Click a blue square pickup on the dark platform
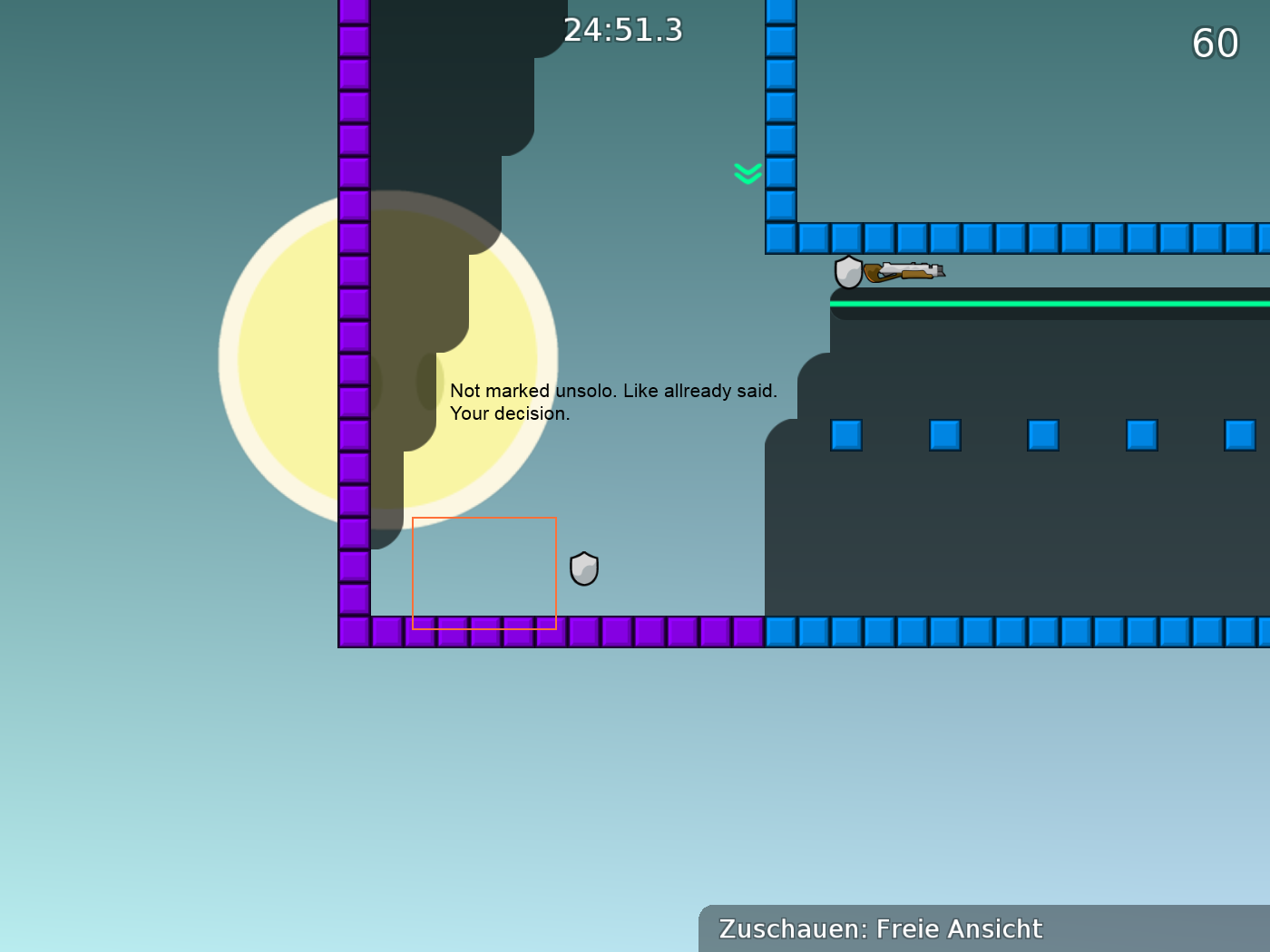Screen dimensions: 1270x952 click(x=943, y=436)
